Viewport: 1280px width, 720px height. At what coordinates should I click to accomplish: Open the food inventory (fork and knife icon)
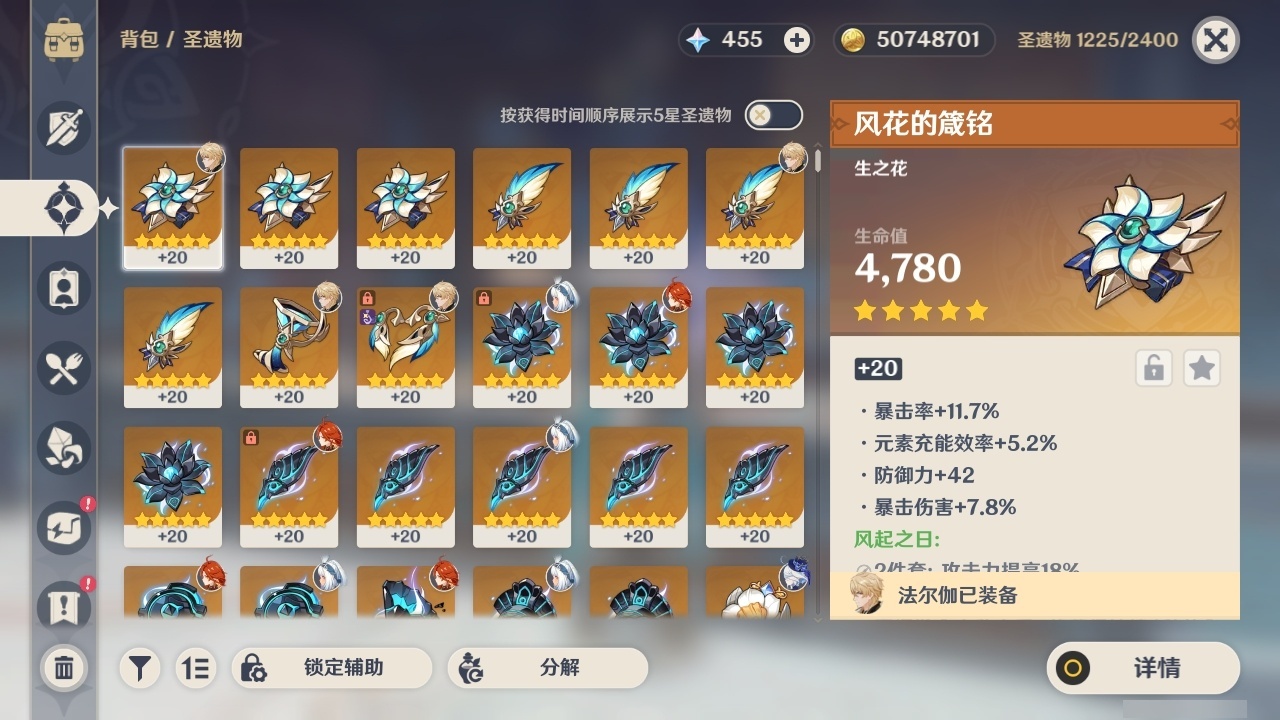pyautogui.click(x=63, y=367)
